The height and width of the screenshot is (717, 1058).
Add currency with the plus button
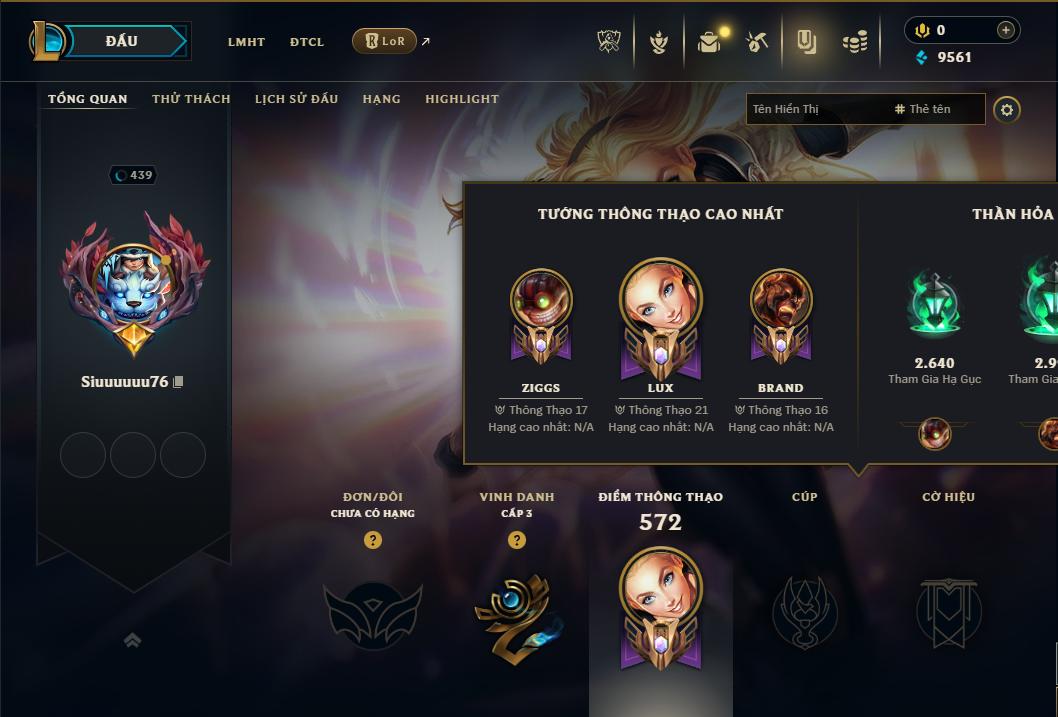1005,30
